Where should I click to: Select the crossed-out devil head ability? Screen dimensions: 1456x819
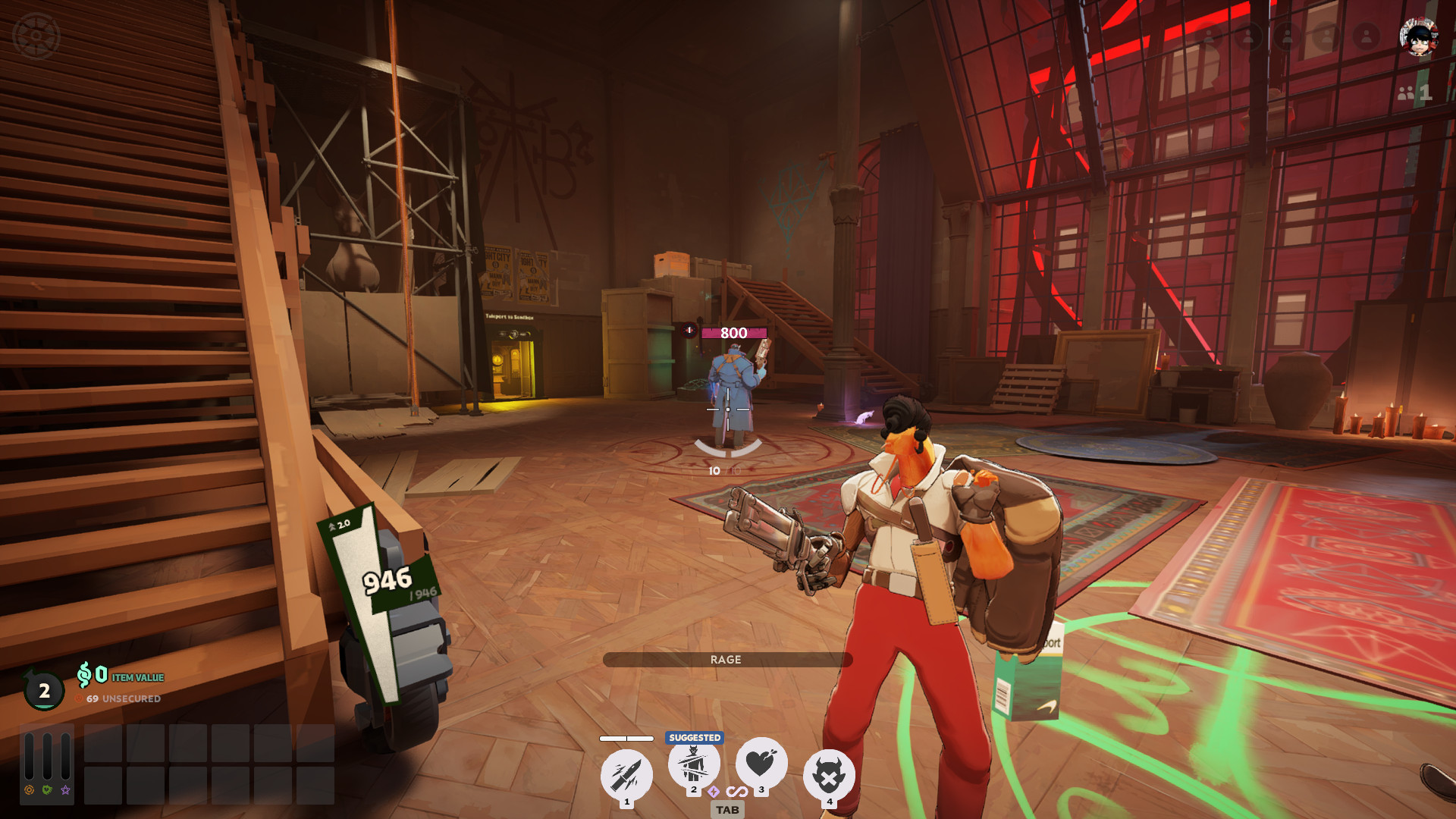(x=829, y=774)
